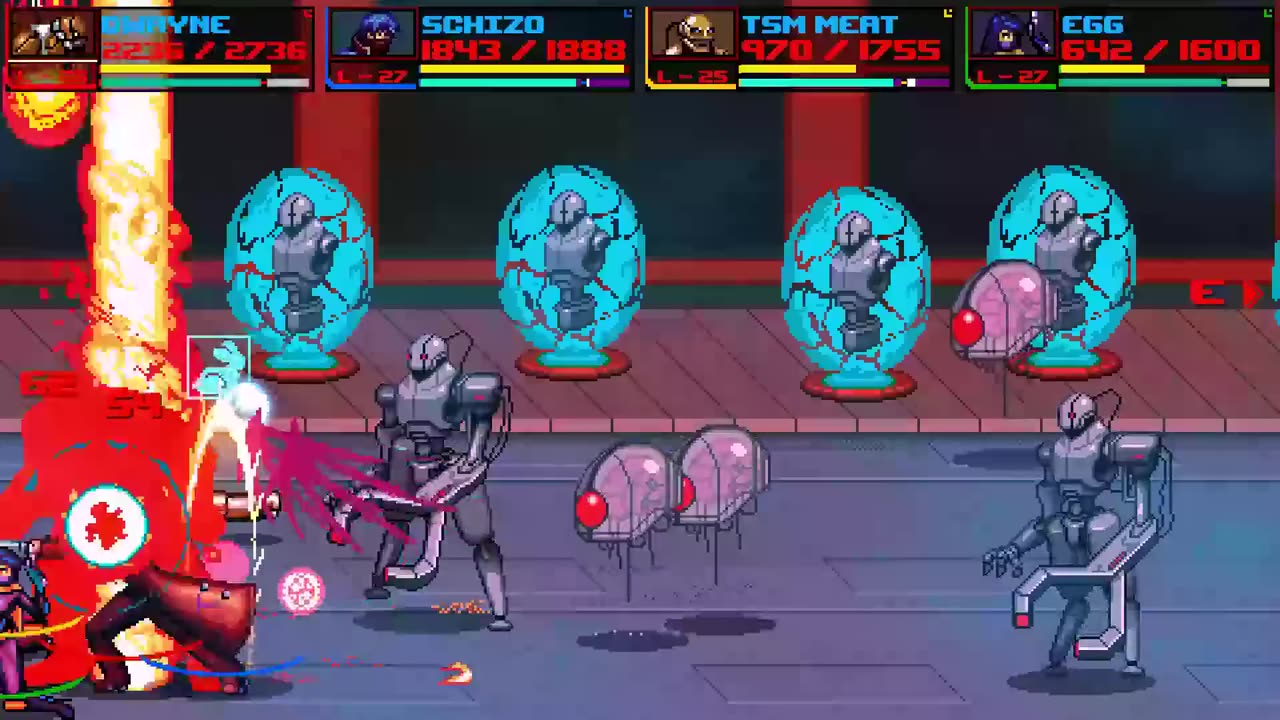Screen dimensions: 1280x720
Task: Choose TSM Meat's player portrait
Action: point(692,35)
